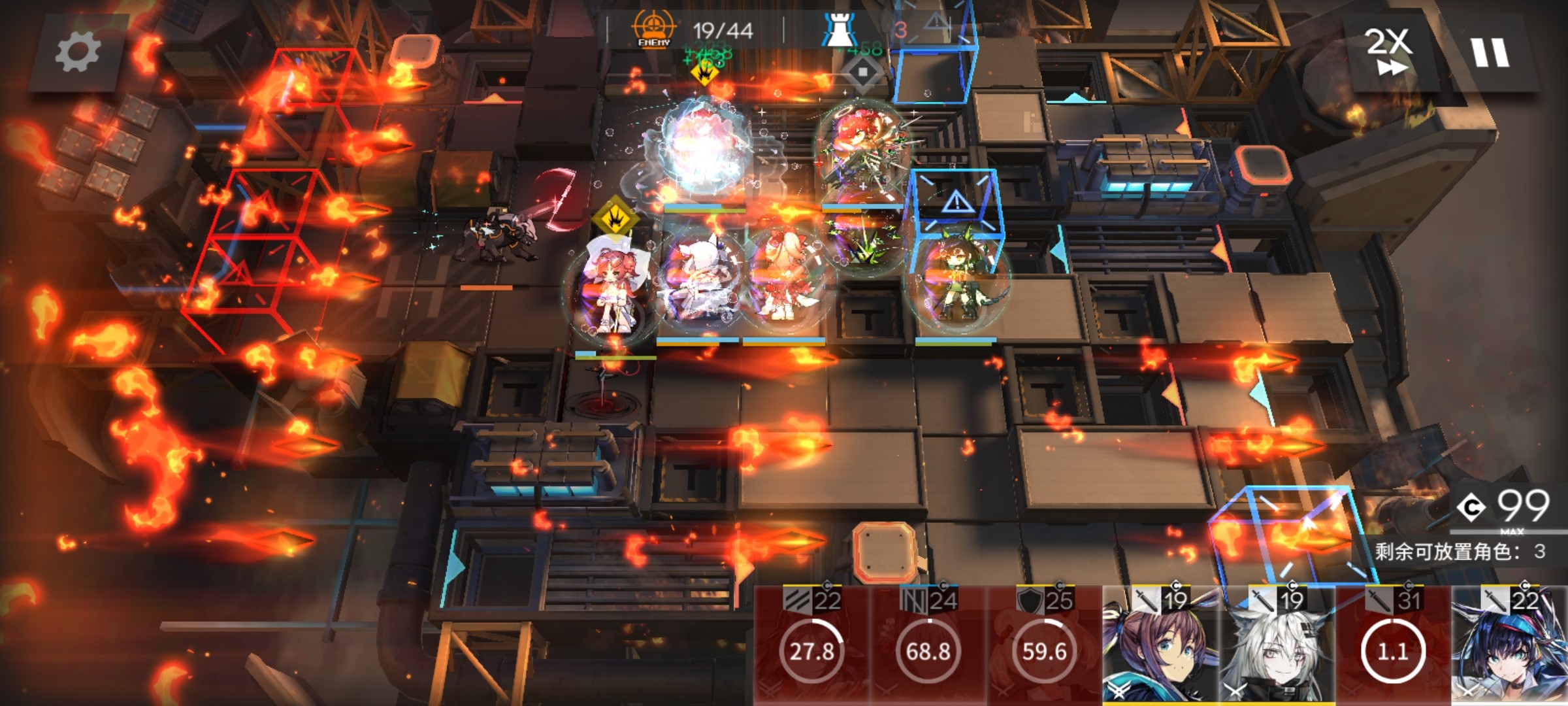Pause the battle
This screenshot has height=706, width=1568.
1490,52
